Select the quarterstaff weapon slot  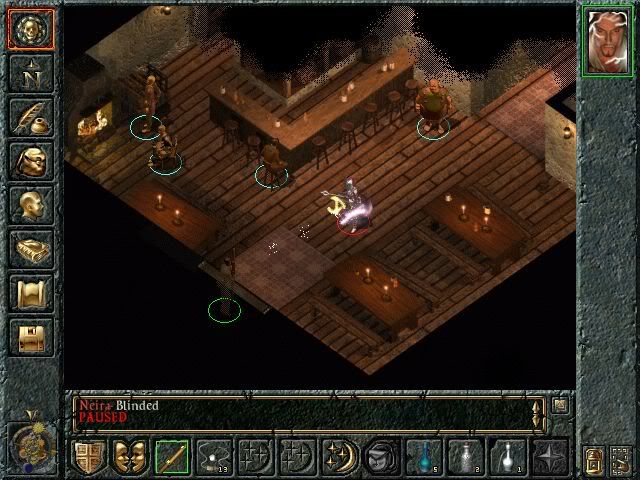172,458
